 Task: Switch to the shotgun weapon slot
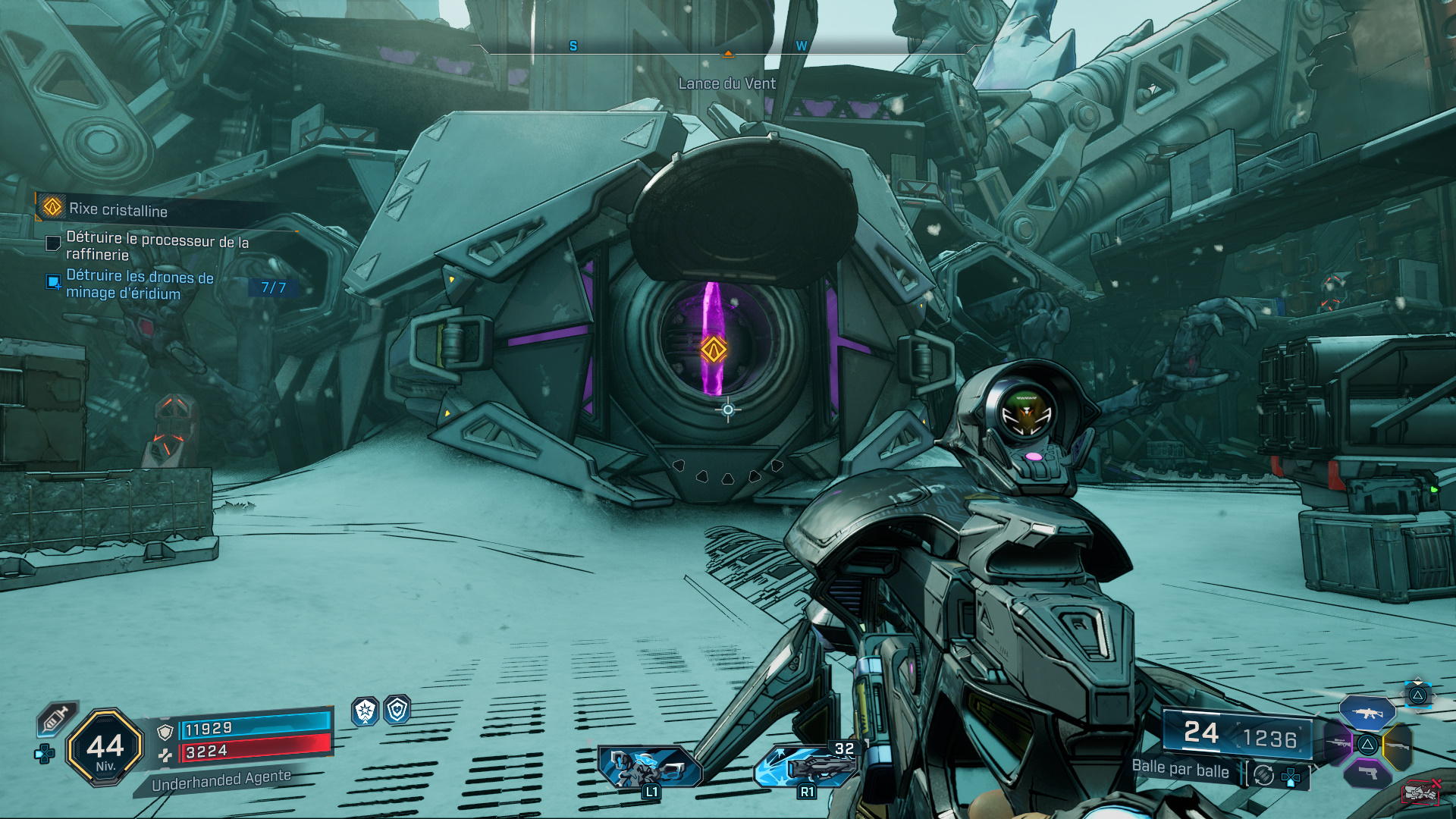point(1398,745)
